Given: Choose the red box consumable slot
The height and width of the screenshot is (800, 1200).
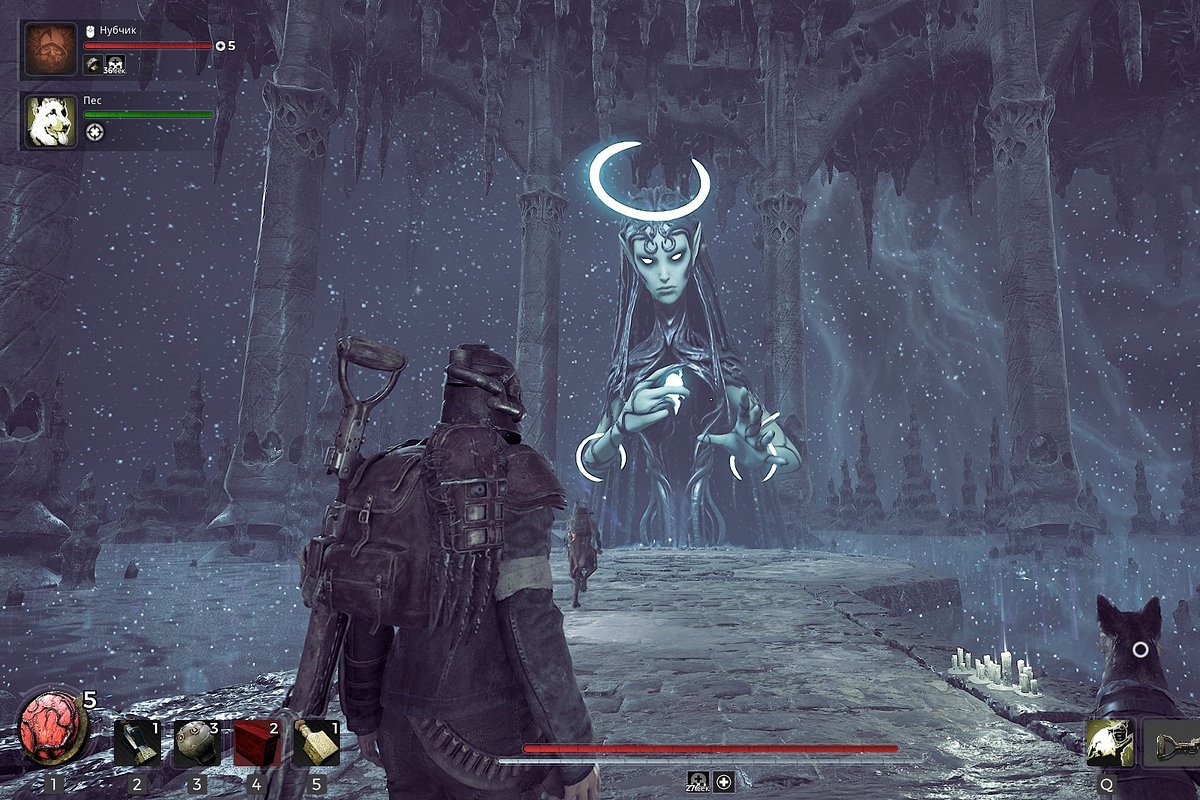Looking at the screenshot, I should click(x=257, y=744).
